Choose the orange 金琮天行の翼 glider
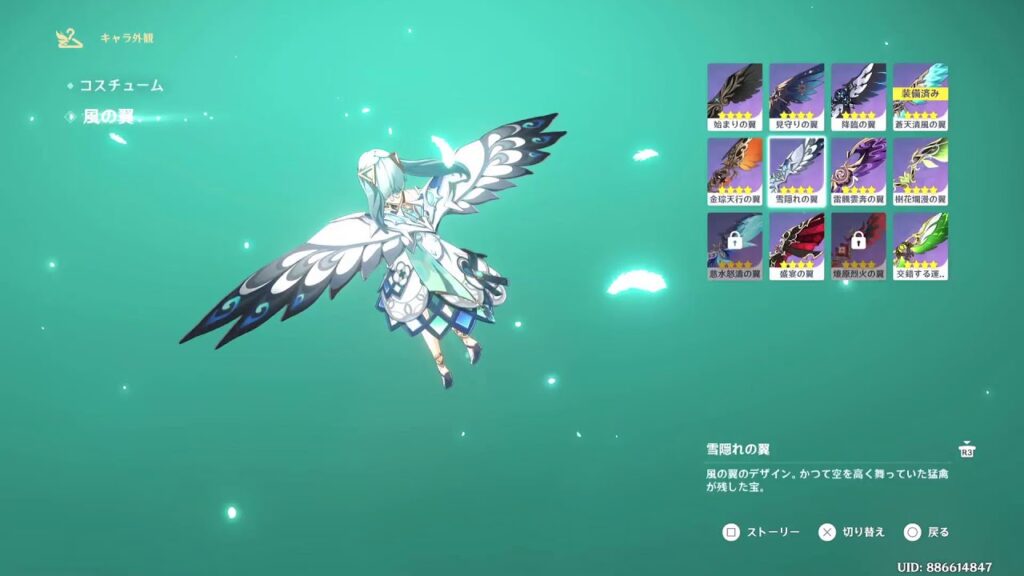 point(735,171)
